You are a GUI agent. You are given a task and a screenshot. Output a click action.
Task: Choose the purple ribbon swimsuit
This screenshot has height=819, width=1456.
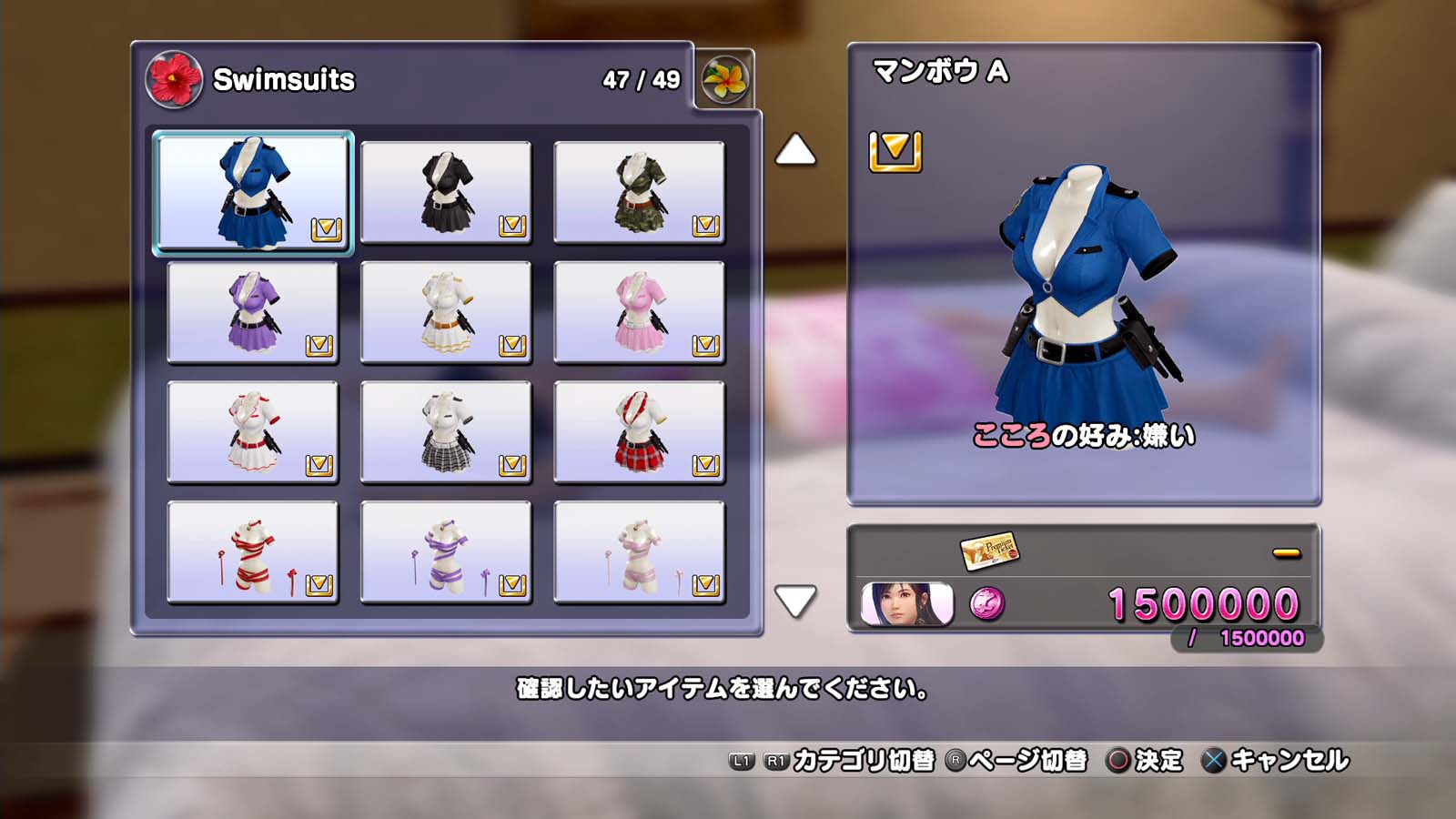coord(446,552)
